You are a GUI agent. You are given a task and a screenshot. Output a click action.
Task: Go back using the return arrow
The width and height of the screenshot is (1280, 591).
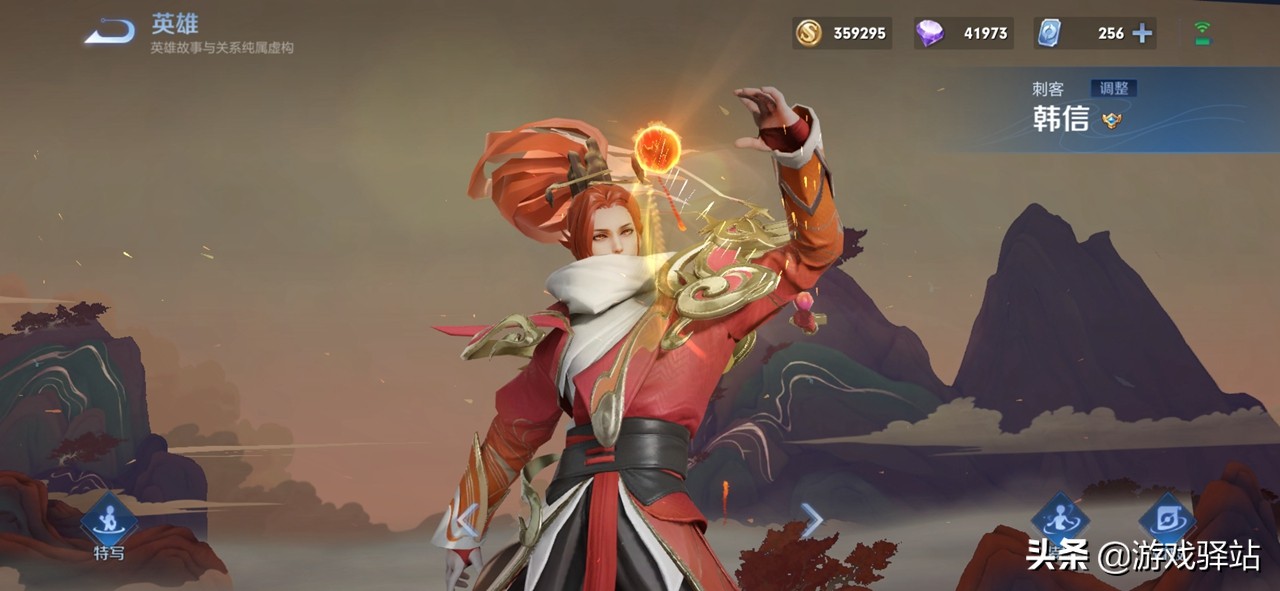pyautogui.click(x=109, y=32)
